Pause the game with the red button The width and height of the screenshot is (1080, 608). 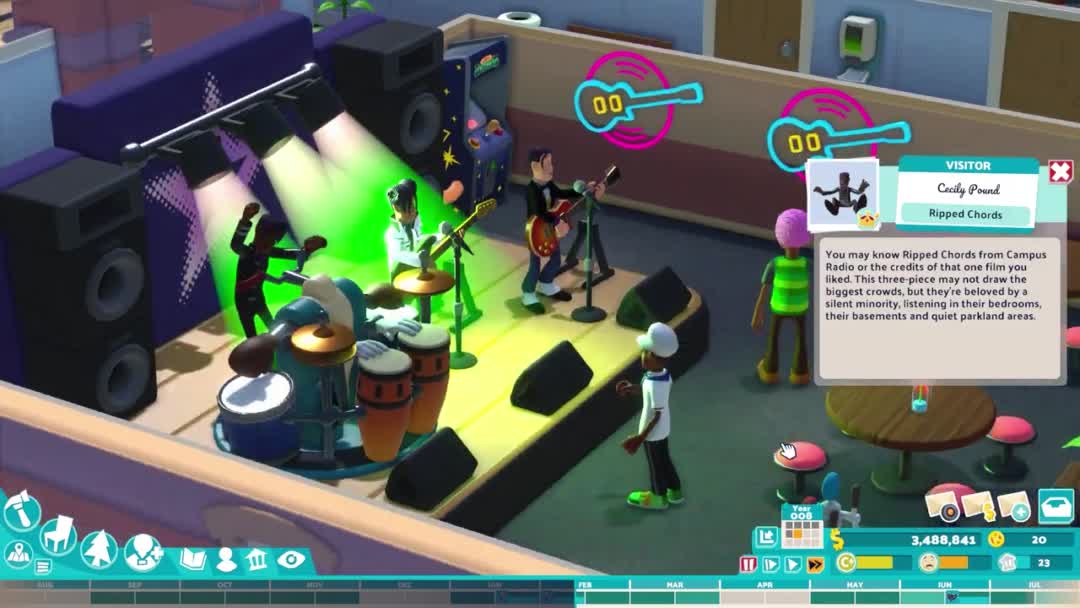748,564
